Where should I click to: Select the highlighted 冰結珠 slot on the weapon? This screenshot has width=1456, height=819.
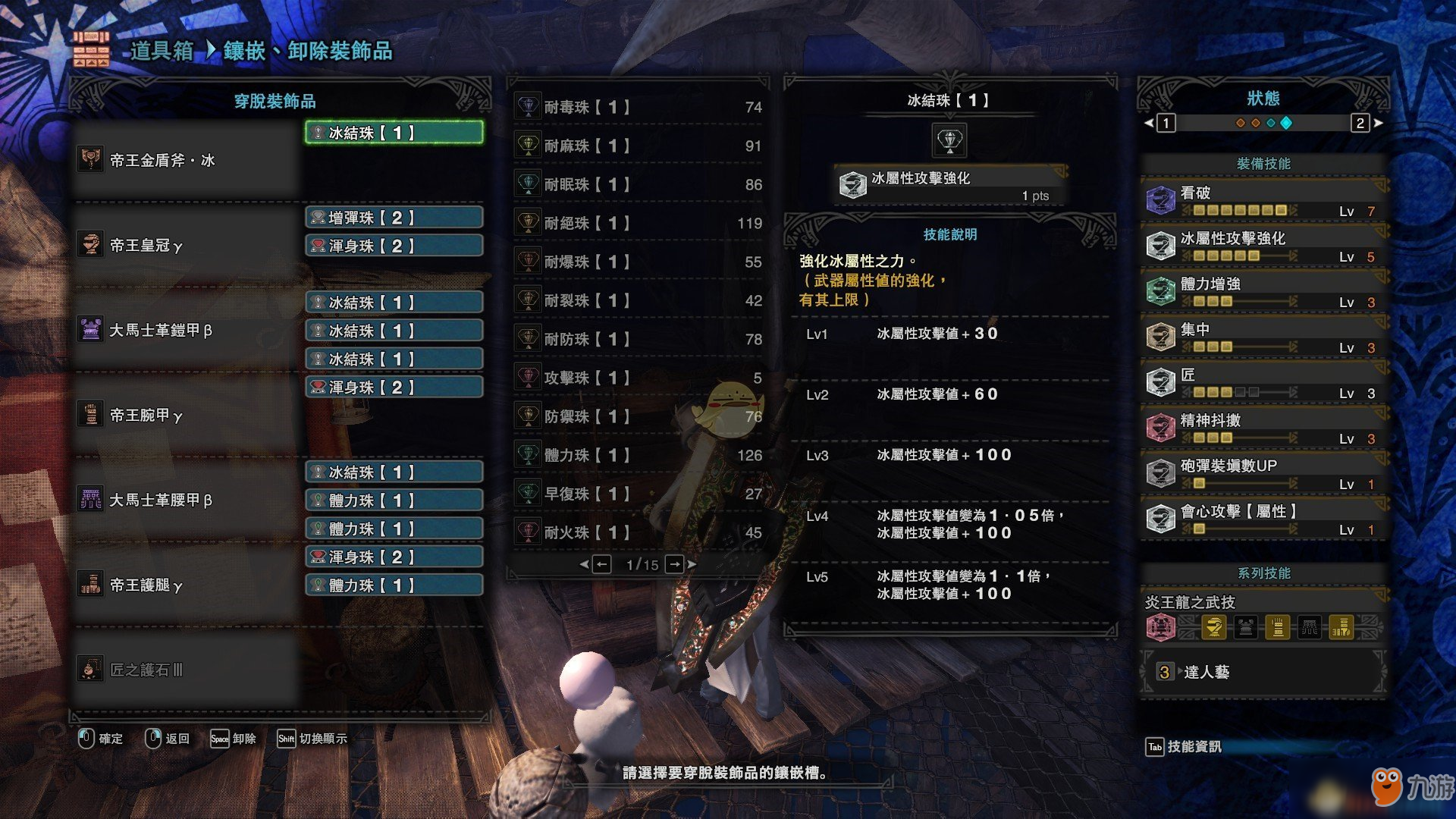tap(394, 133)
